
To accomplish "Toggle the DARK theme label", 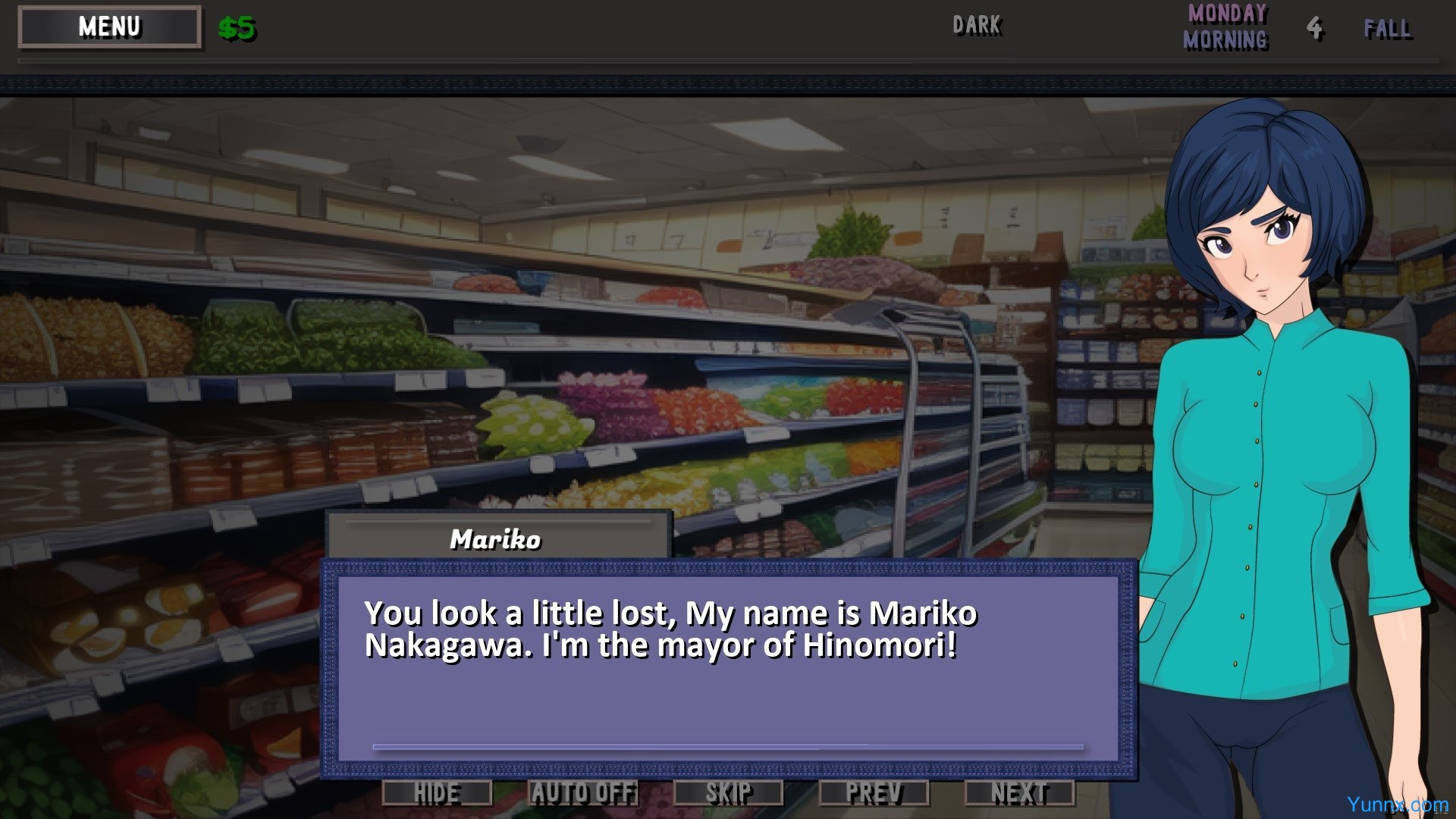I will click(977, 26).
